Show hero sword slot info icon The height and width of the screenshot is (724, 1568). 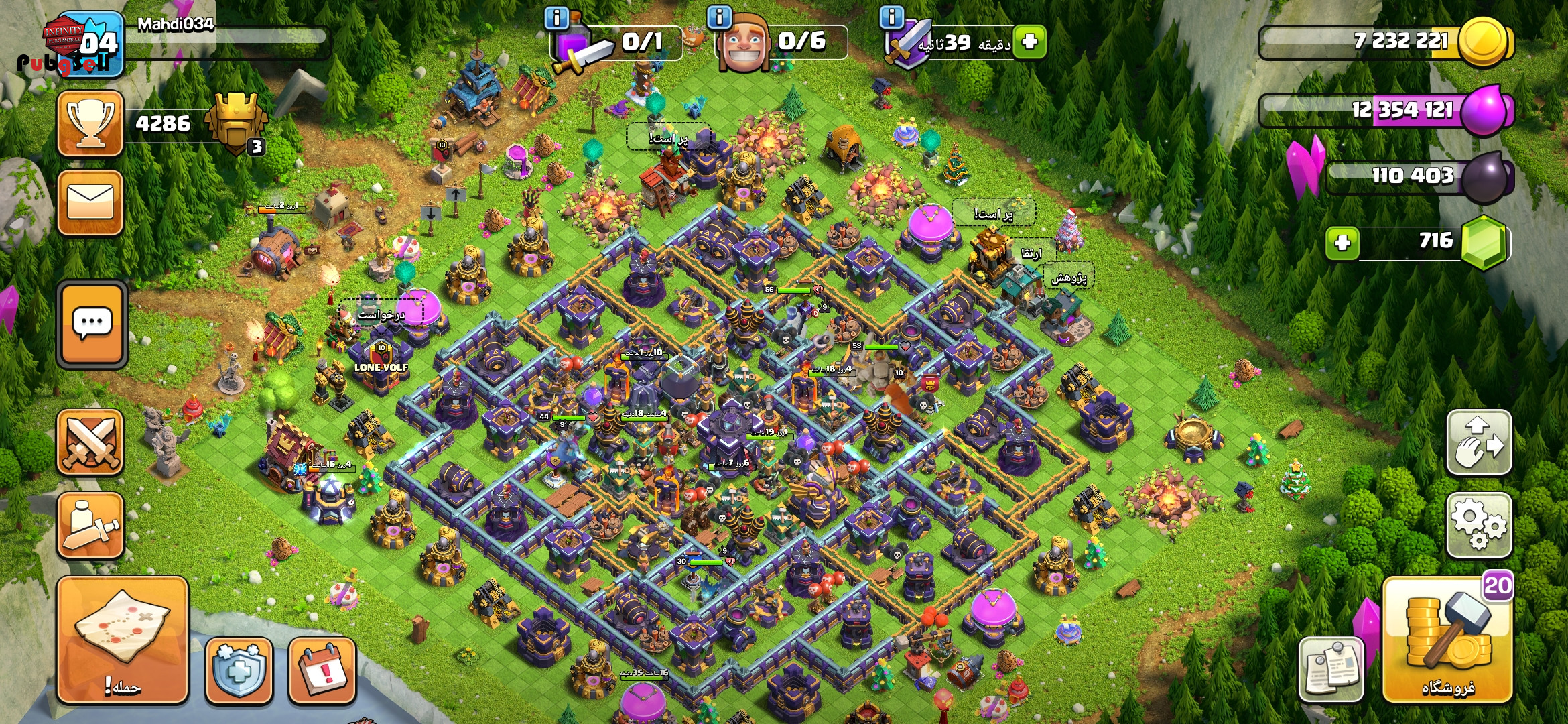pyautogui.click(x=557, y=17)
